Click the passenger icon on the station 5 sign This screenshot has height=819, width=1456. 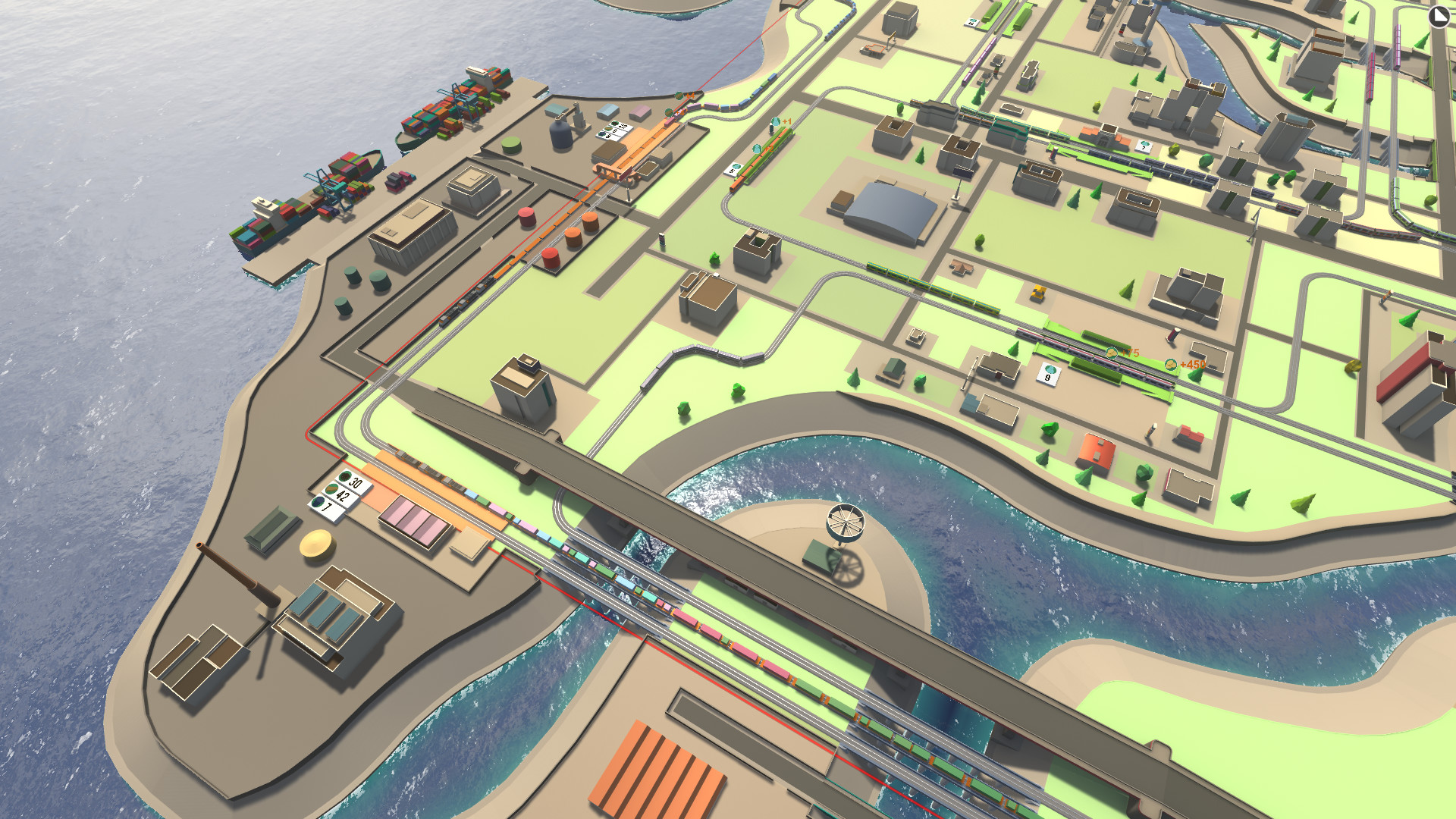[x=736, y=166]
